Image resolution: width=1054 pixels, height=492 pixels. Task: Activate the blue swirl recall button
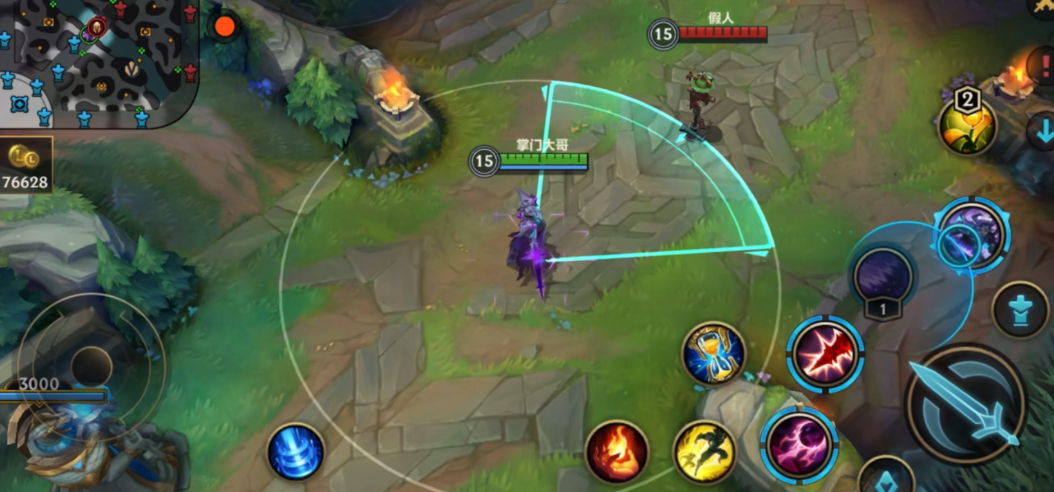point(295,452)
